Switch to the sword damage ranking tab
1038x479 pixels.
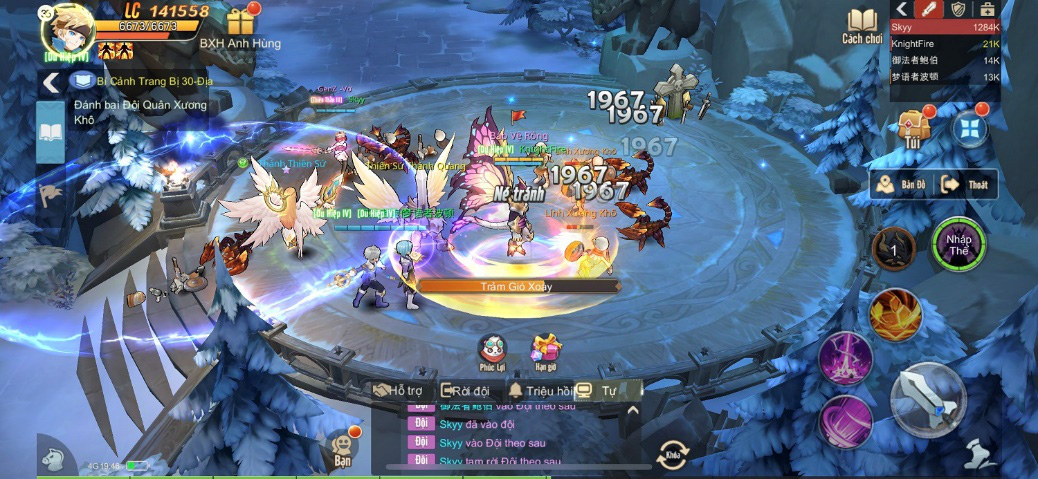(931, 9)
